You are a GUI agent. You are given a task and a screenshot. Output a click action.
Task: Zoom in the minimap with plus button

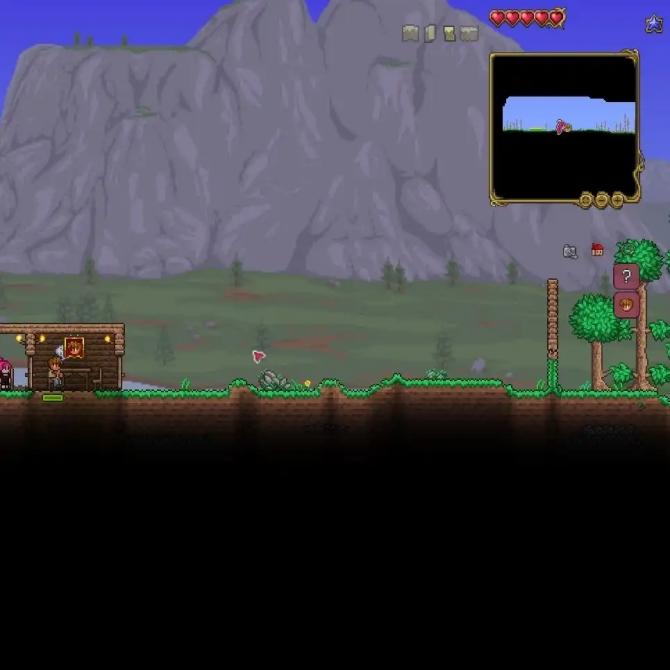[617, 200]
